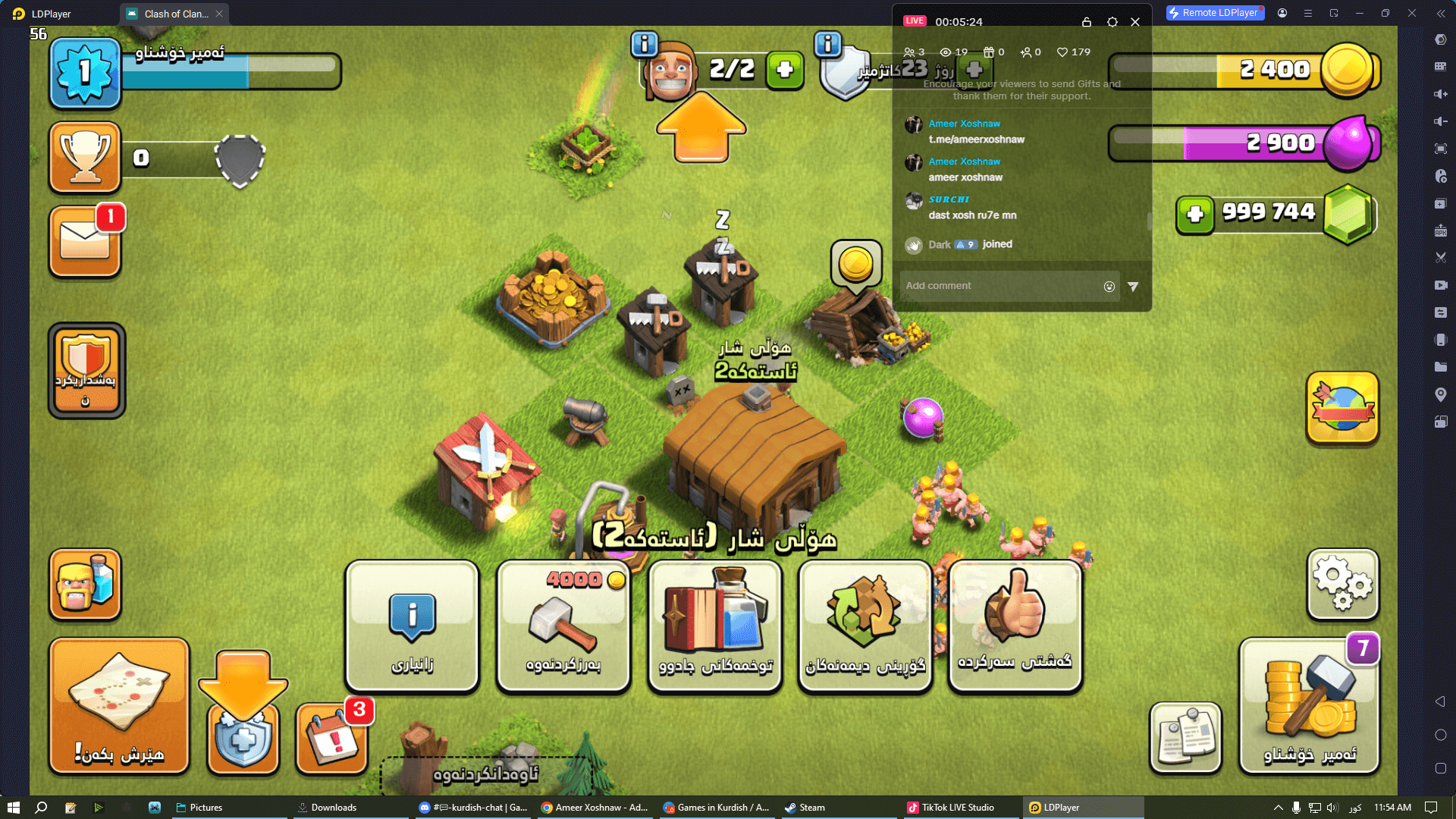Open the barbarian trainer icon
Screen dimensions: 1456x819
[84, 584]
